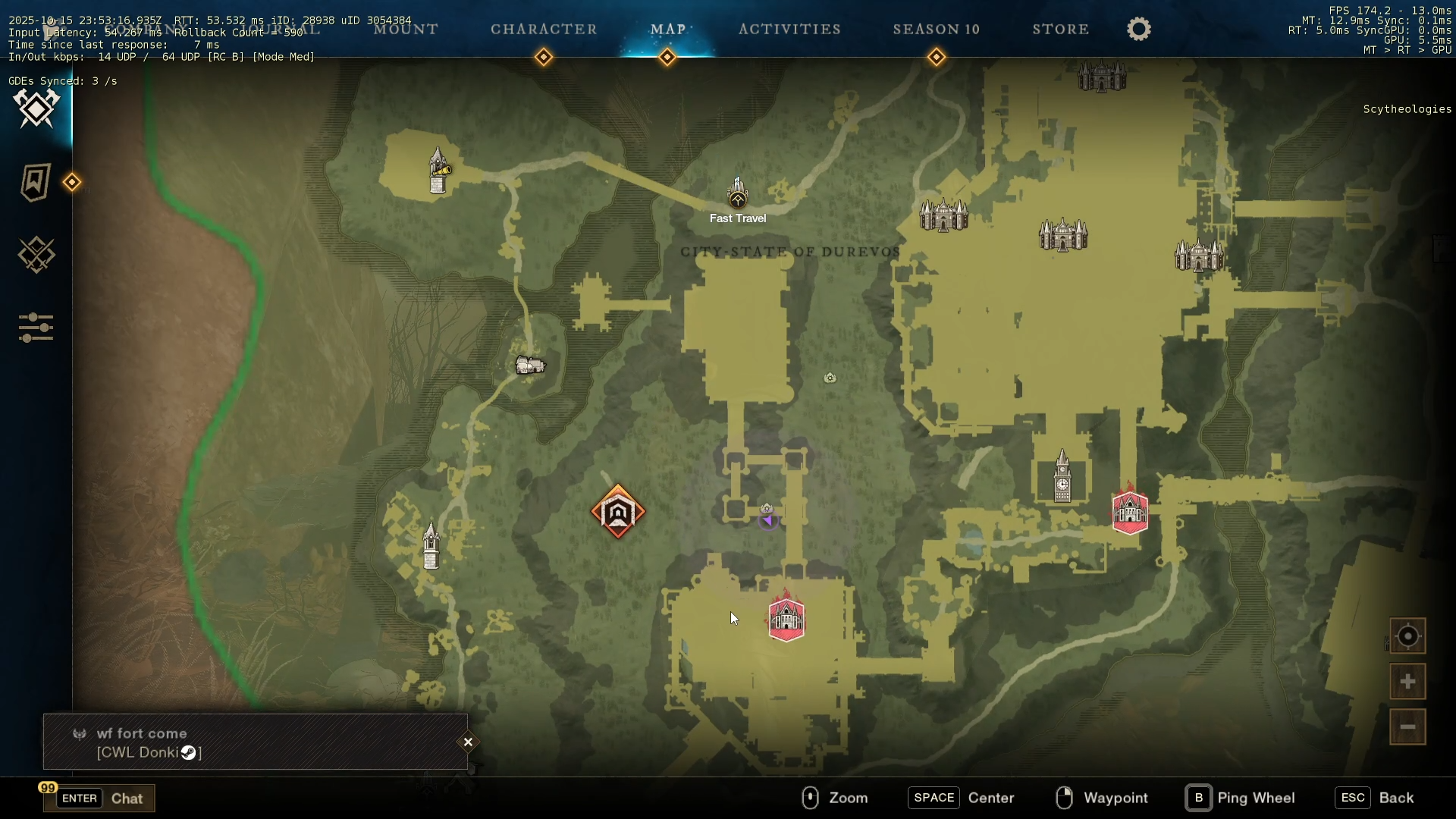Open the banner bookmark side panel

tap(36, 182)
